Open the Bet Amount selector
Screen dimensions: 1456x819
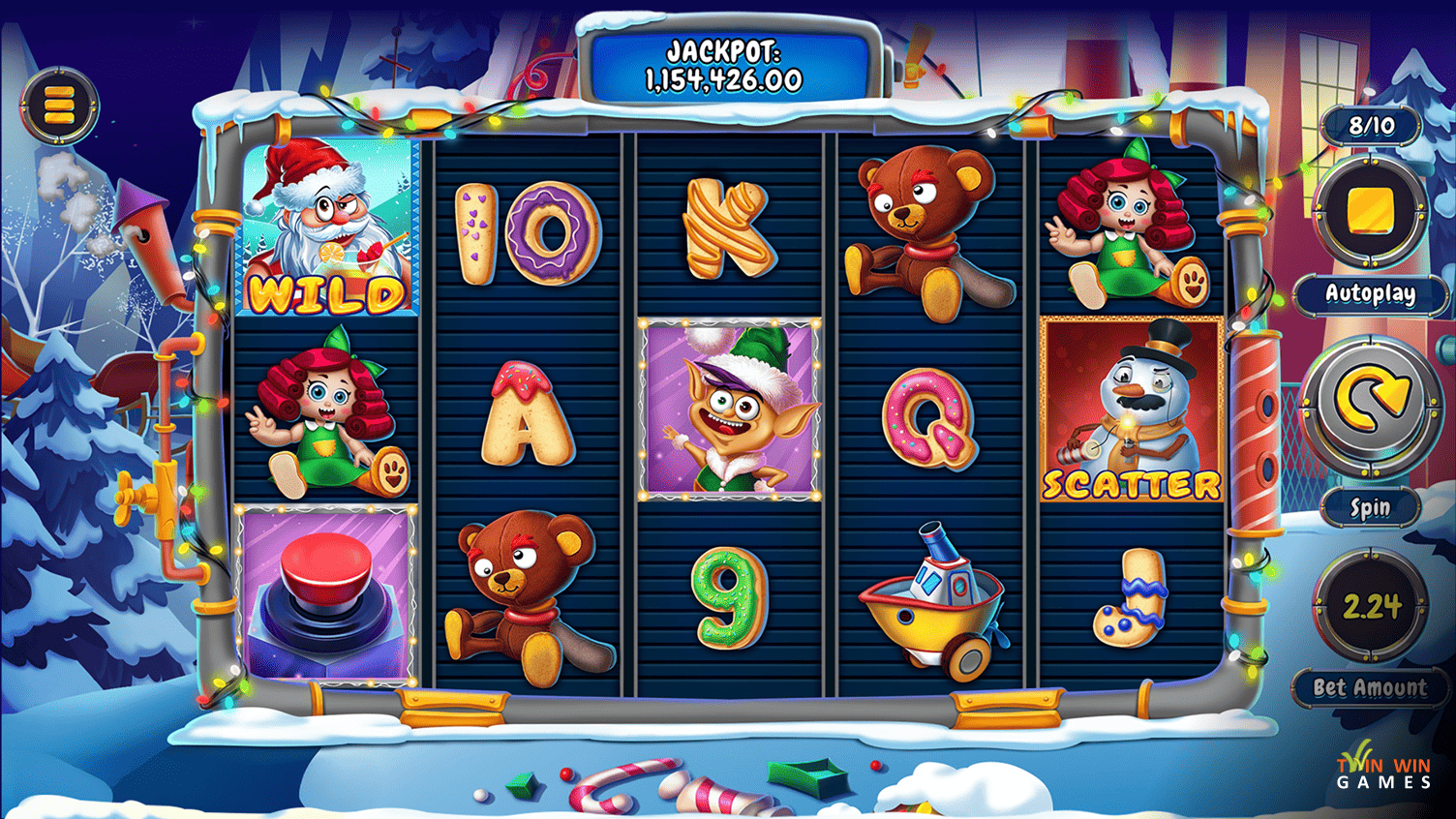[1371, 687]
